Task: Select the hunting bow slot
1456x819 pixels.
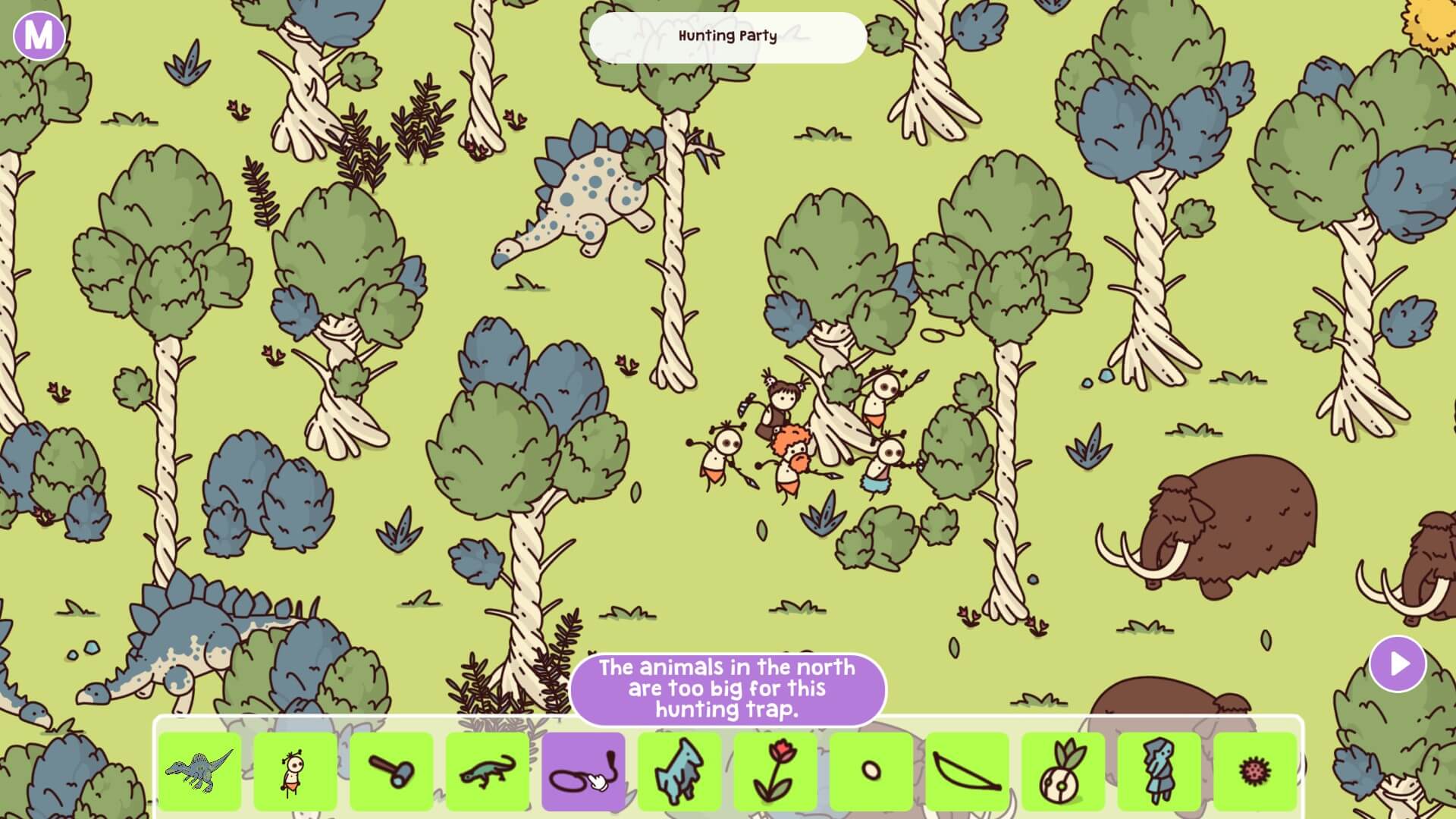Action: tap(967, 771)
